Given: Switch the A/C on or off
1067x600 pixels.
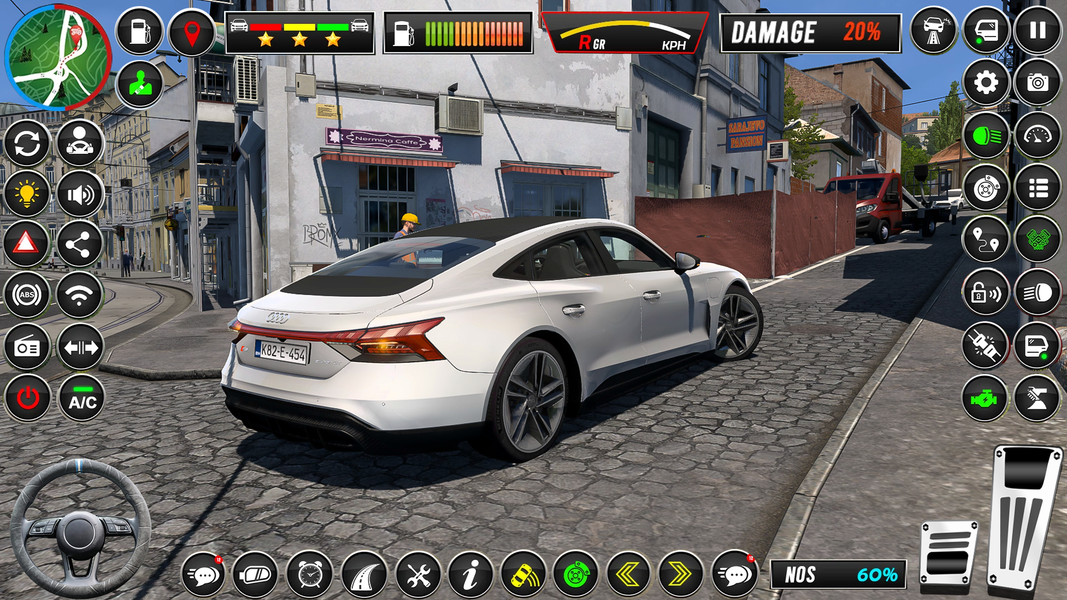Looking at the screenshot, I should [x=81, y=398].
